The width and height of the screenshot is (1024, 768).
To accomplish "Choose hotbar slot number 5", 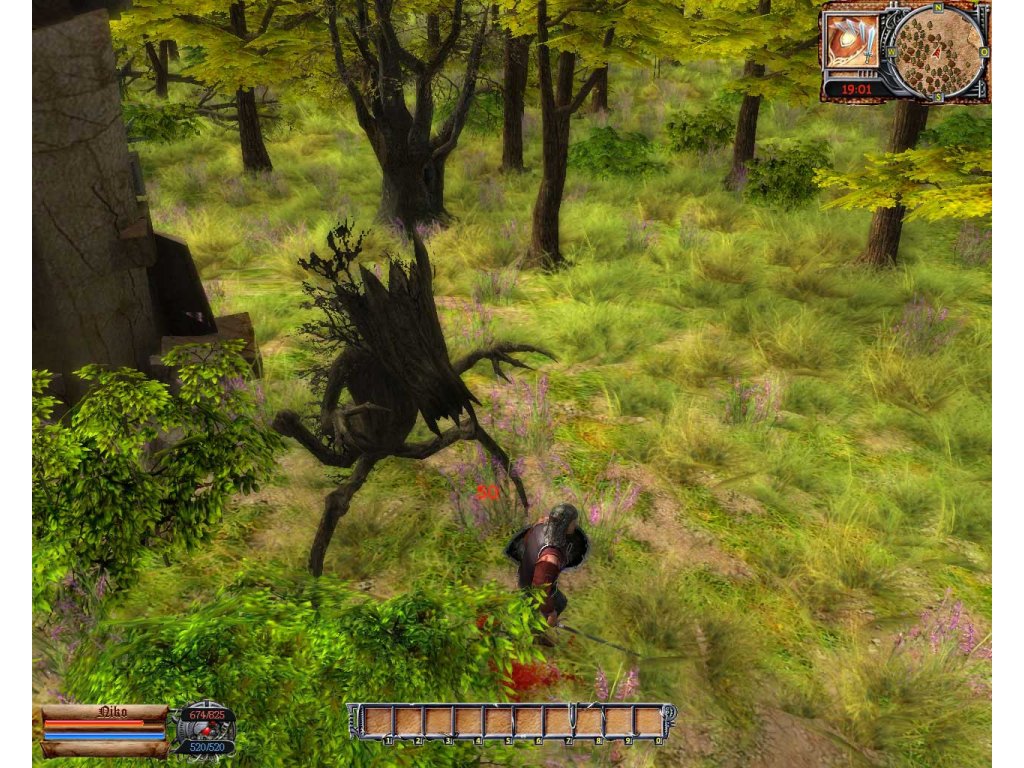I will click(x=498, y=721).
